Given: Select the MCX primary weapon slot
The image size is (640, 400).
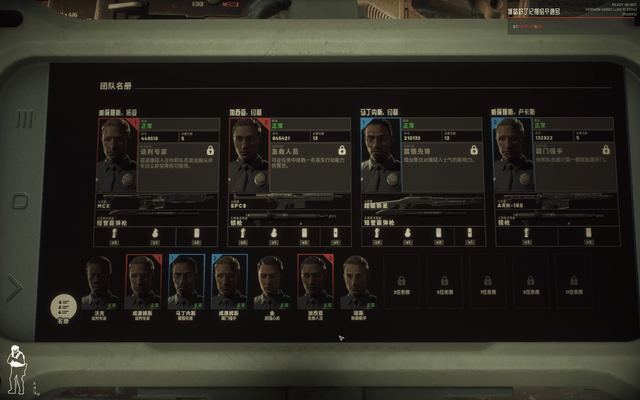Looking at the screenshot, I should pyautogui.click(x=158, y=203).
